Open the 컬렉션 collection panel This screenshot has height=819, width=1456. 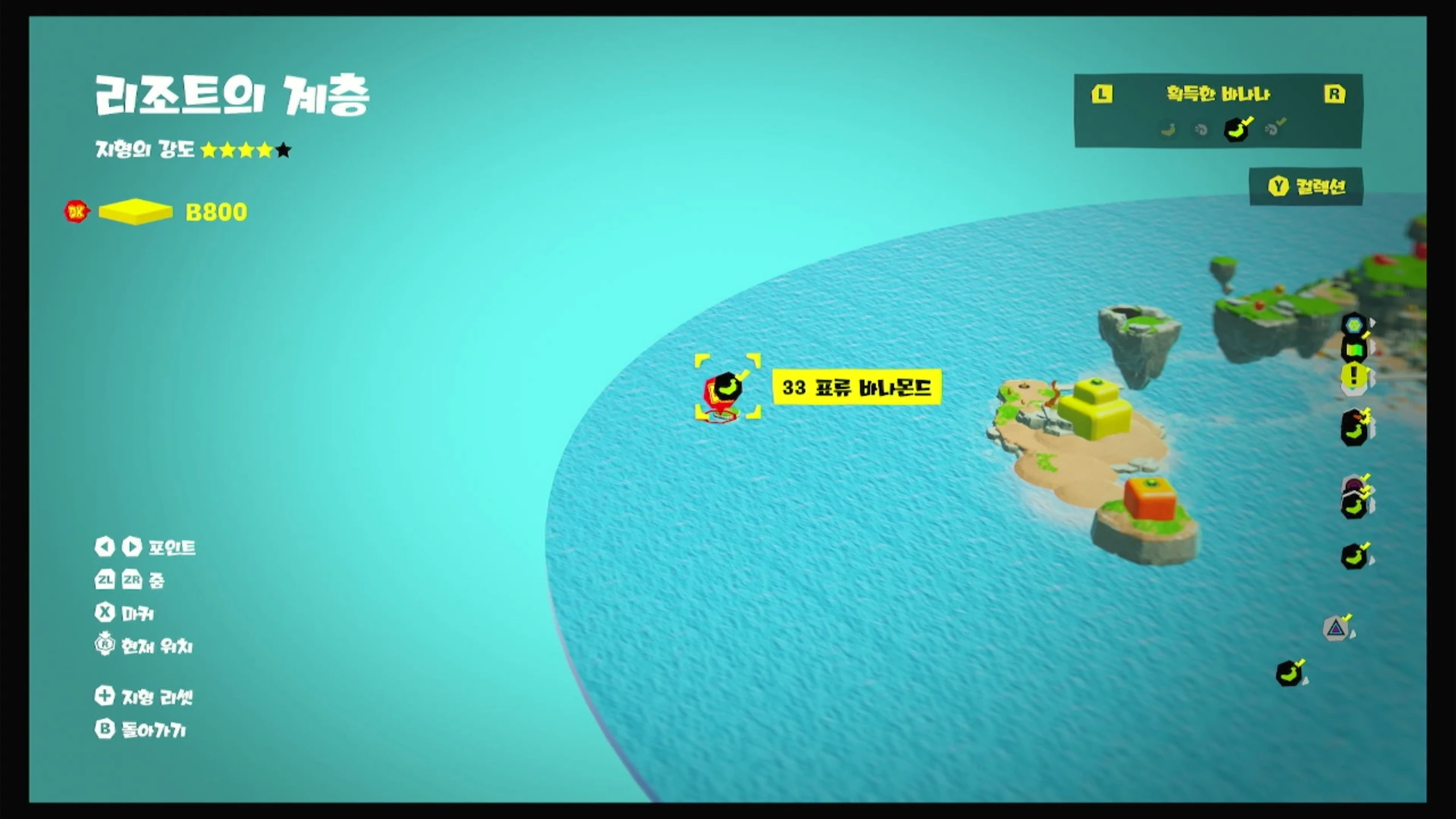coord(1306,187)
